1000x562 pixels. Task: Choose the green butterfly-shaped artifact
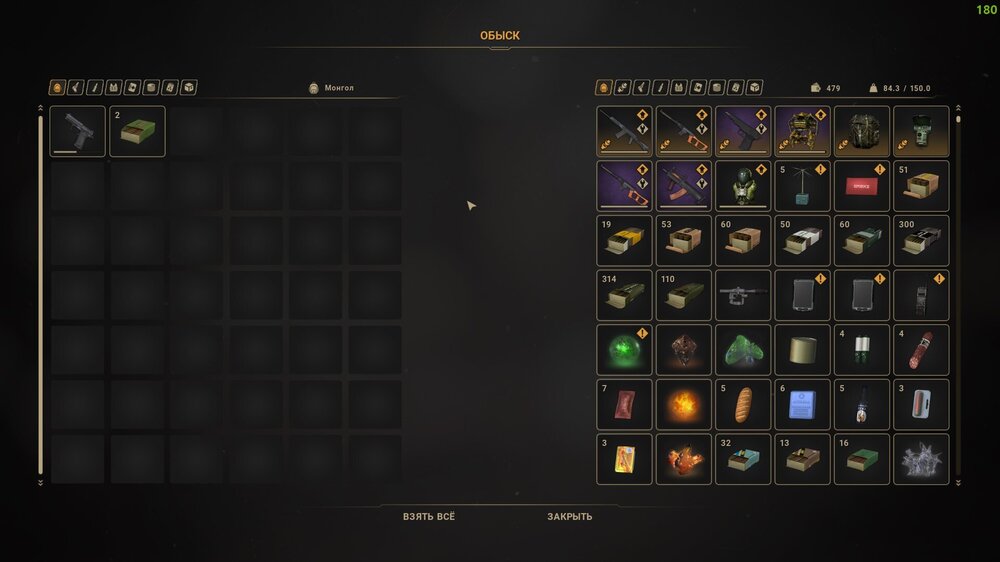743,349
